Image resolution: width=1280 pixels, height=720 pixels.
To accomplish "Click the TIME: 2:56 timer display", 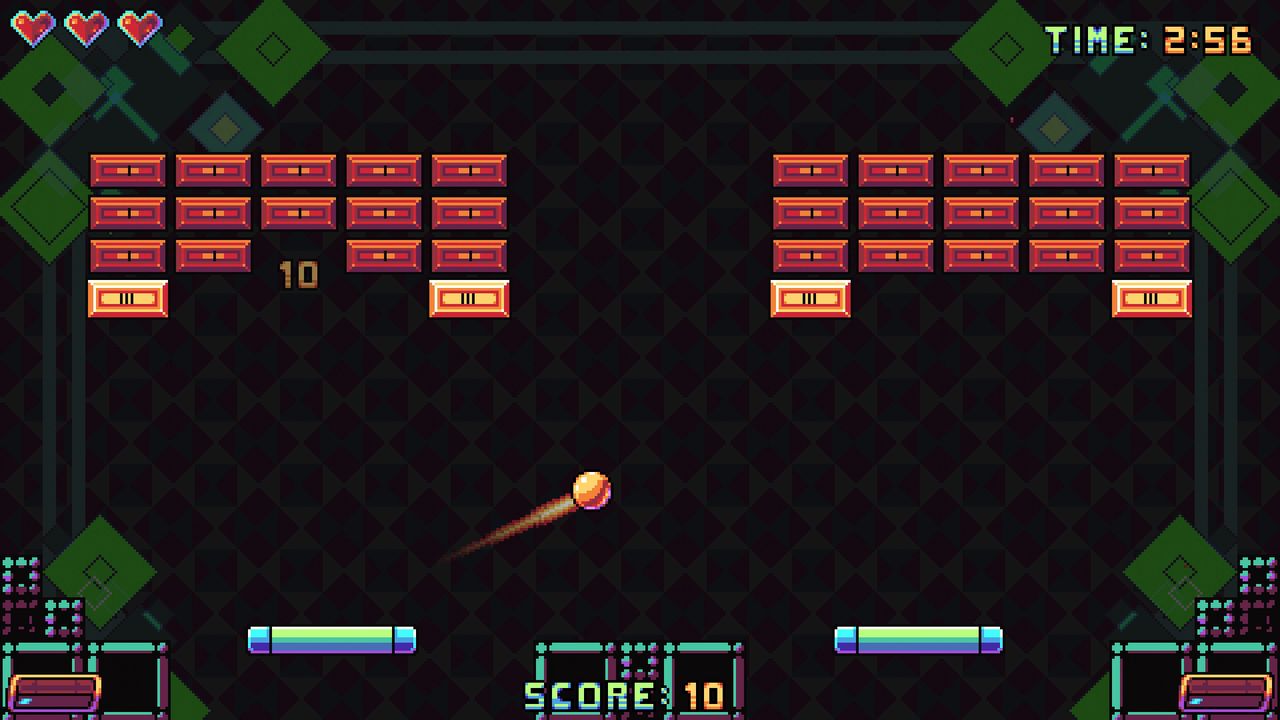I will 1146,38.
